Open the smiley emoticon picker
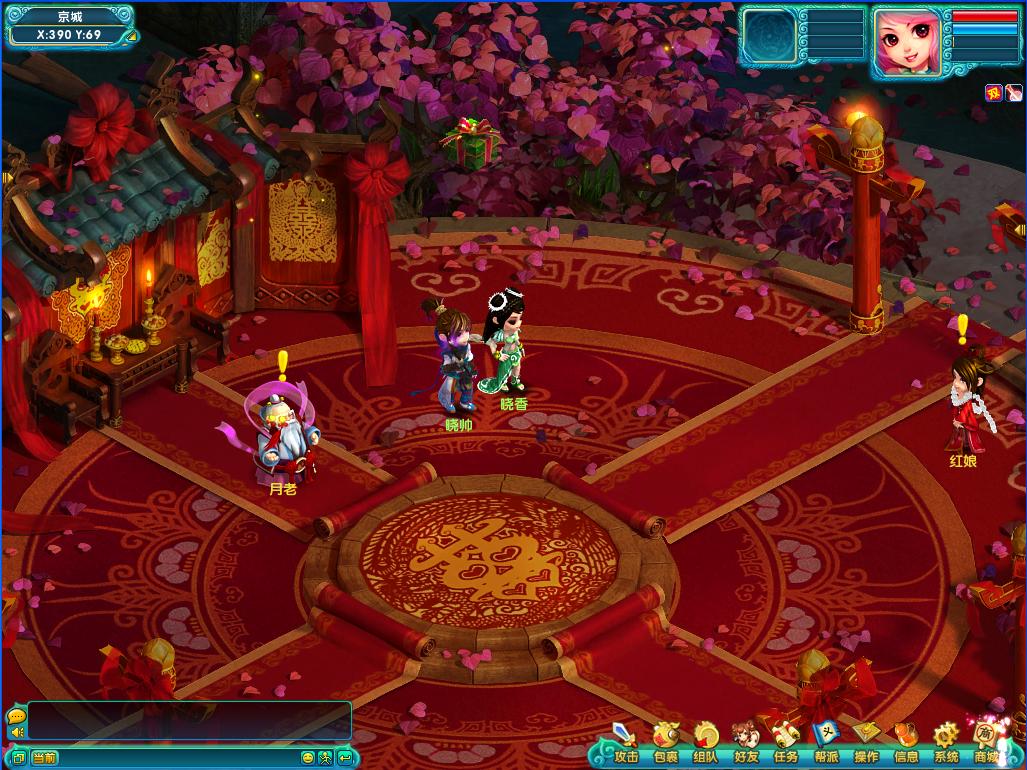 [x=308, y=758]
